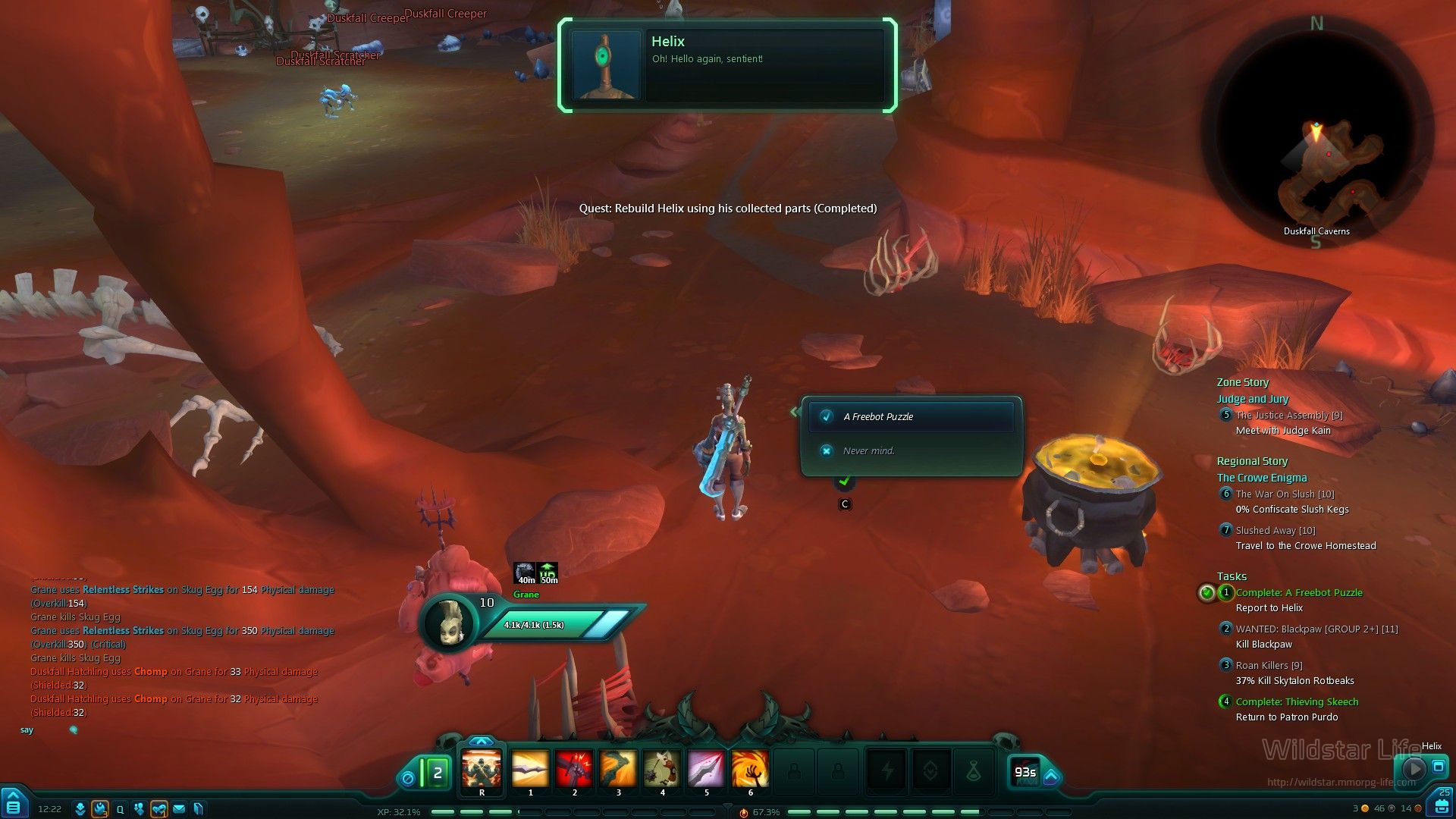This screenshot has height=819, width=1456.
Task: Select the 'Never mind.' reply
Action: pyautogui.click(x=868, y=450)
